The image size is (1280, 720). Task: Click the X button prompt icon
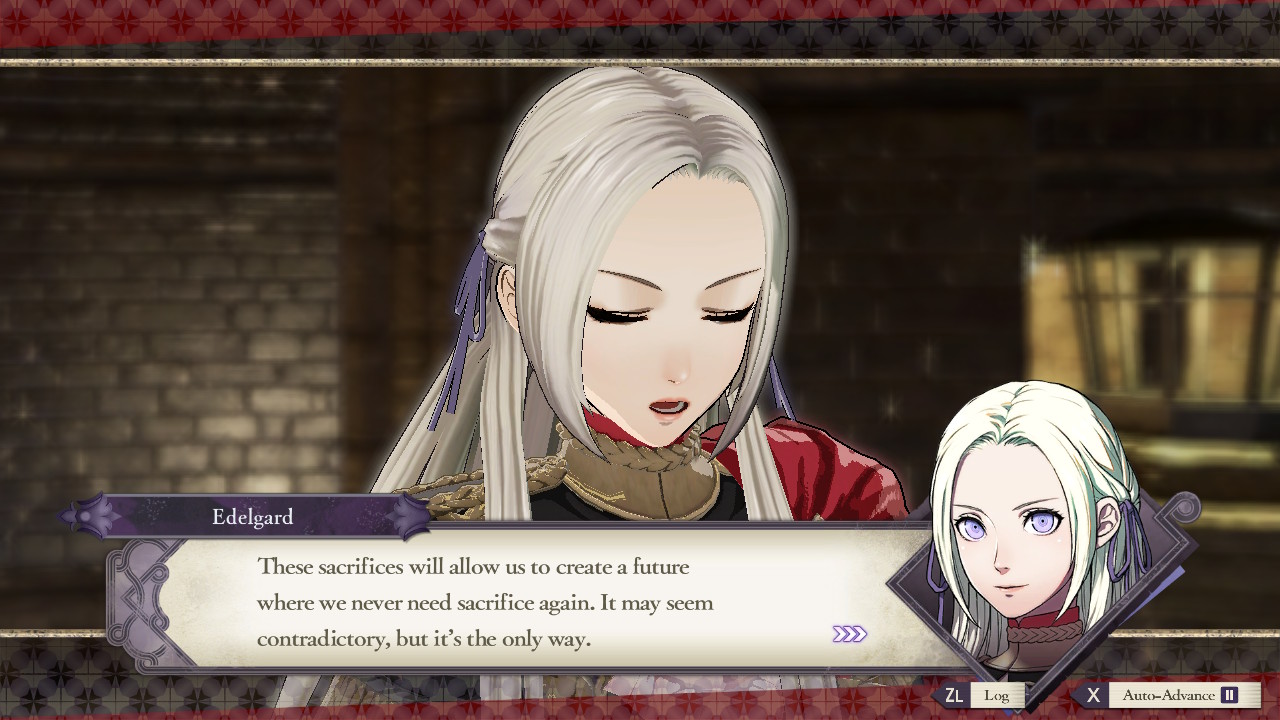1093,695
